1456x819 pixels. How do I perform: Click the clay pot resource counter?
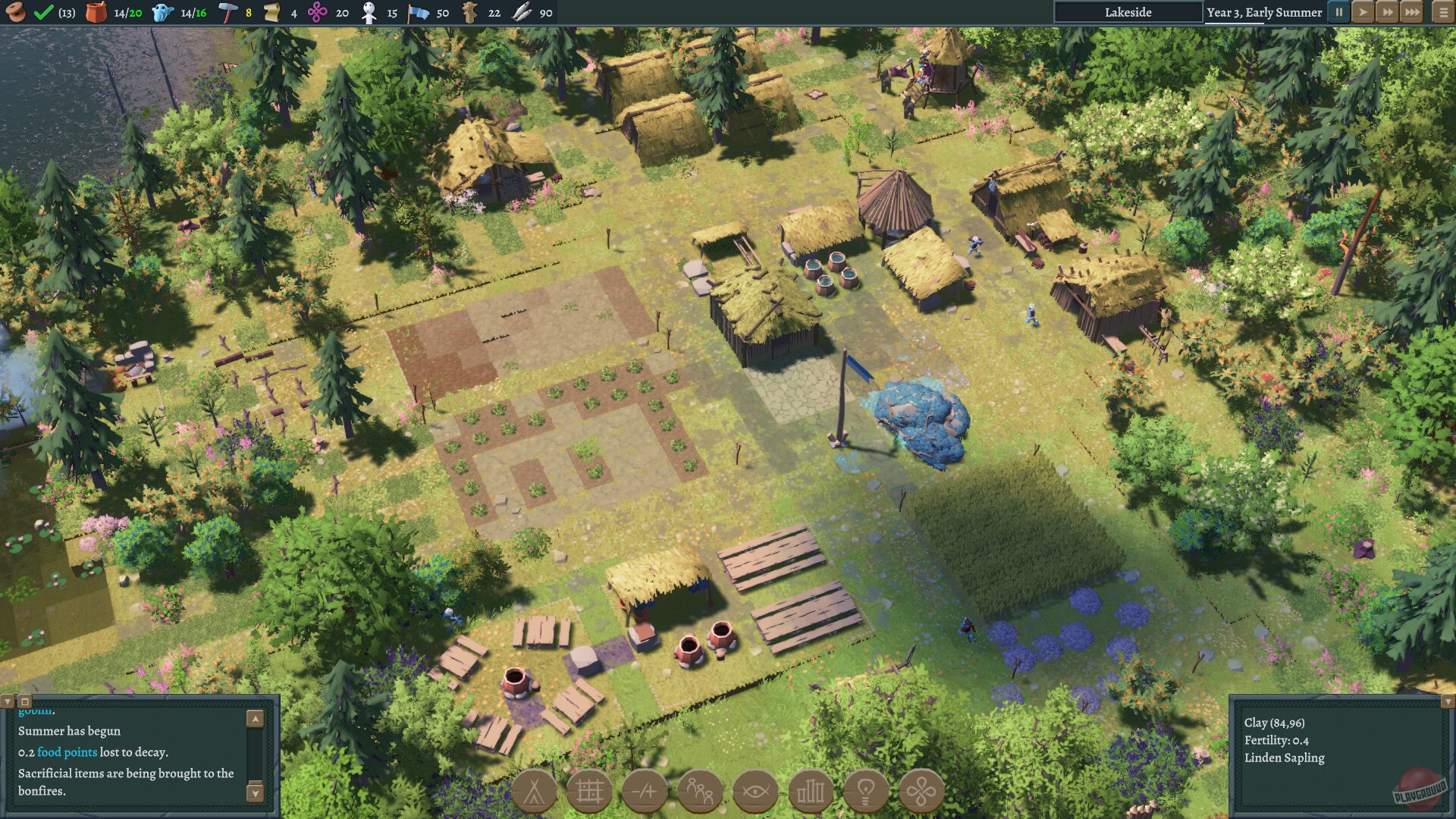(97, 12)
